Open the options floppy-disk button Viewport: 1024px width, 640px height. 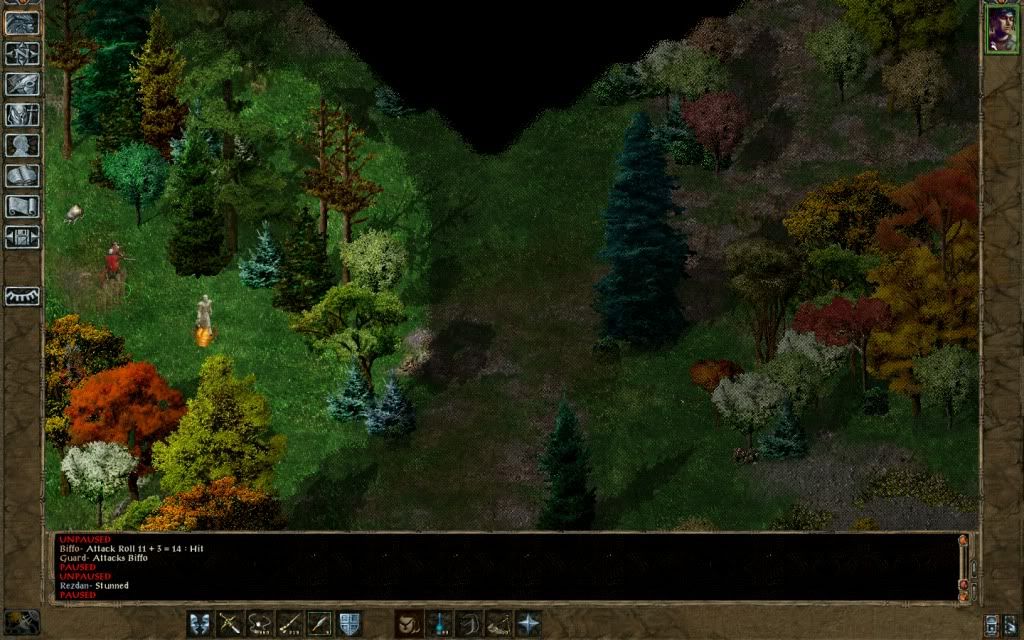[x=22, y=237]
